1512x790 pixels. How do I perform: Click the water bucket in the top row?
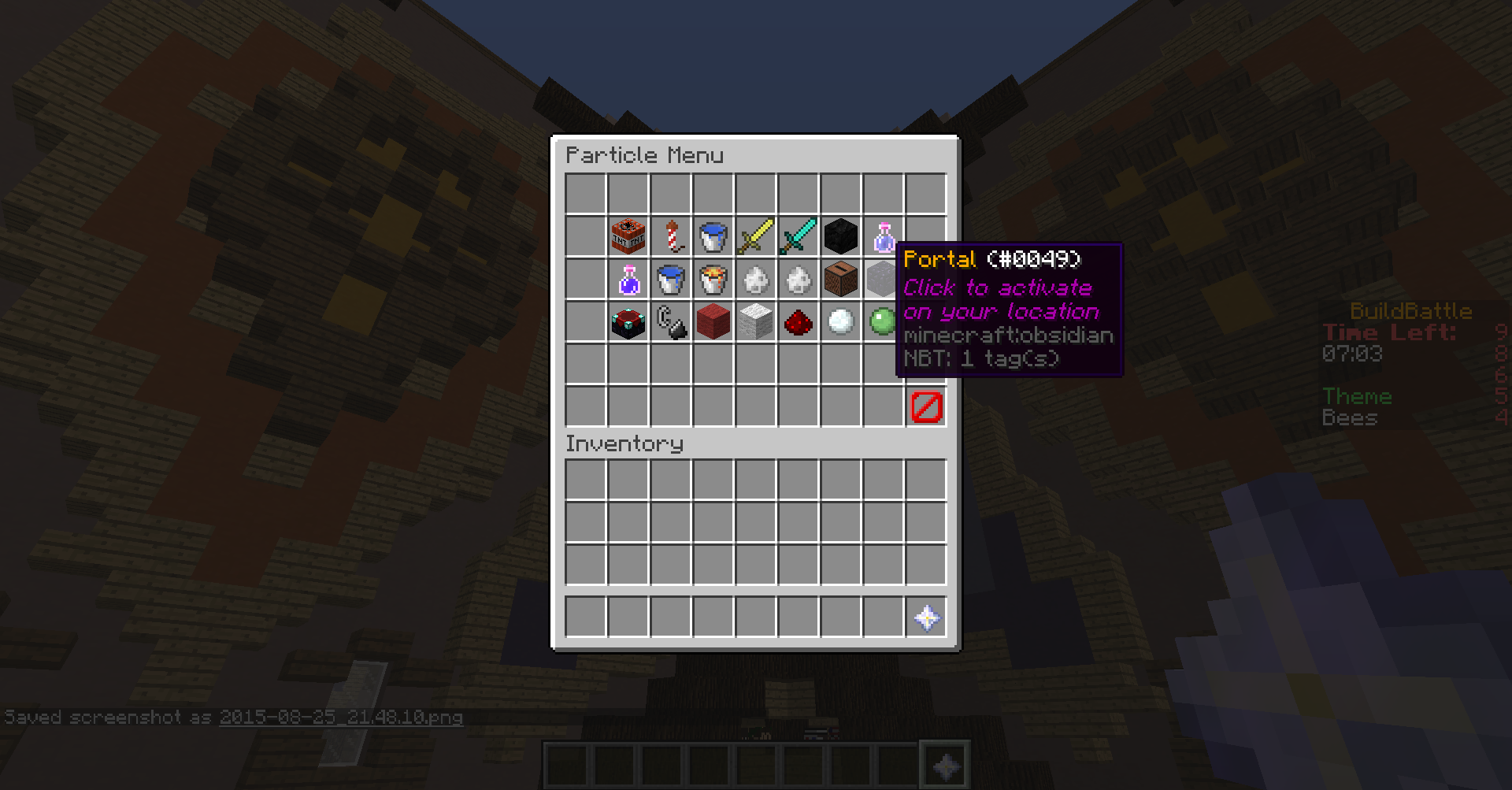(x=713, y=236)
